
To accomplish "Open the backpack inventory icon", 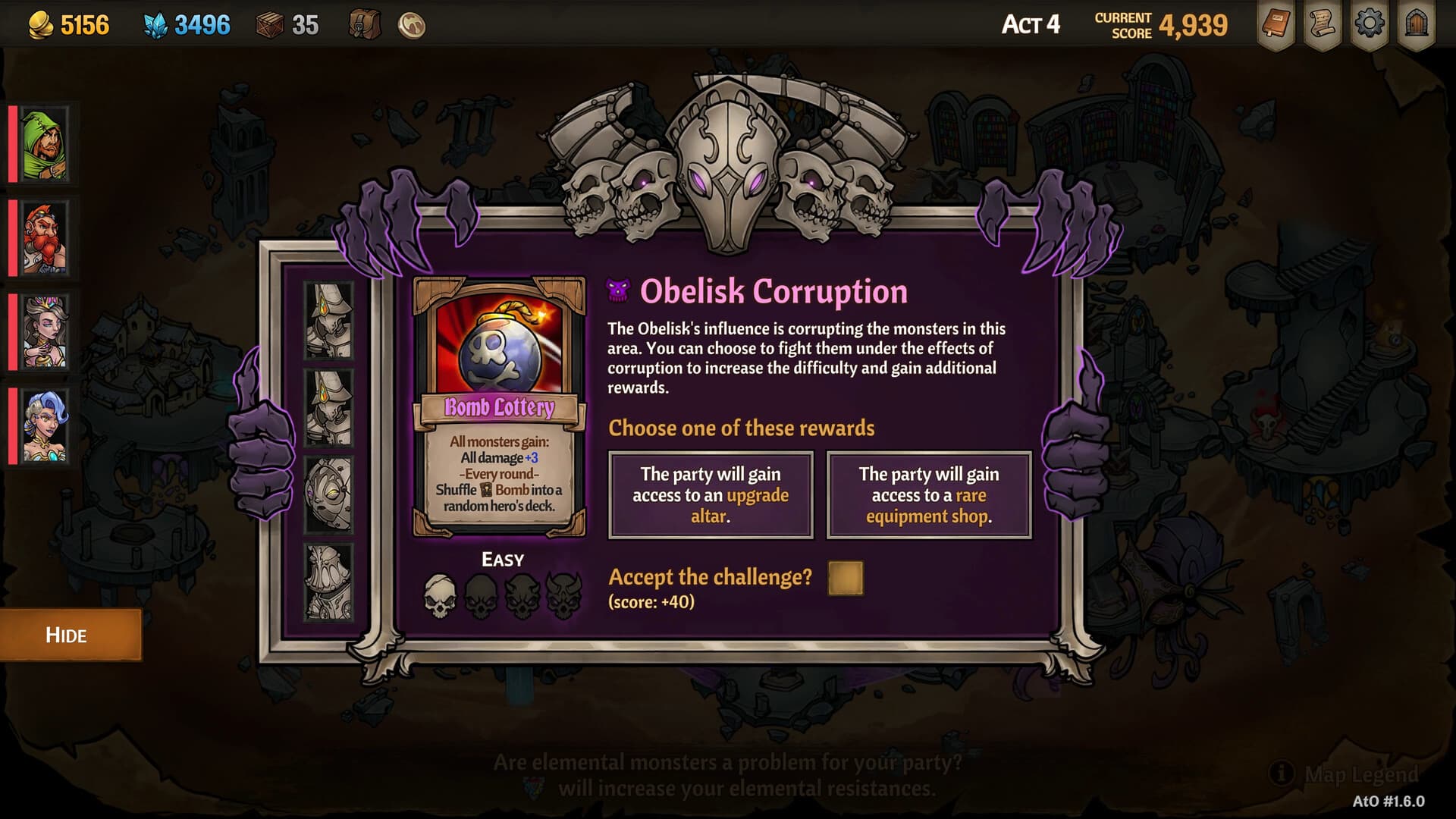I will click(362, 24).
